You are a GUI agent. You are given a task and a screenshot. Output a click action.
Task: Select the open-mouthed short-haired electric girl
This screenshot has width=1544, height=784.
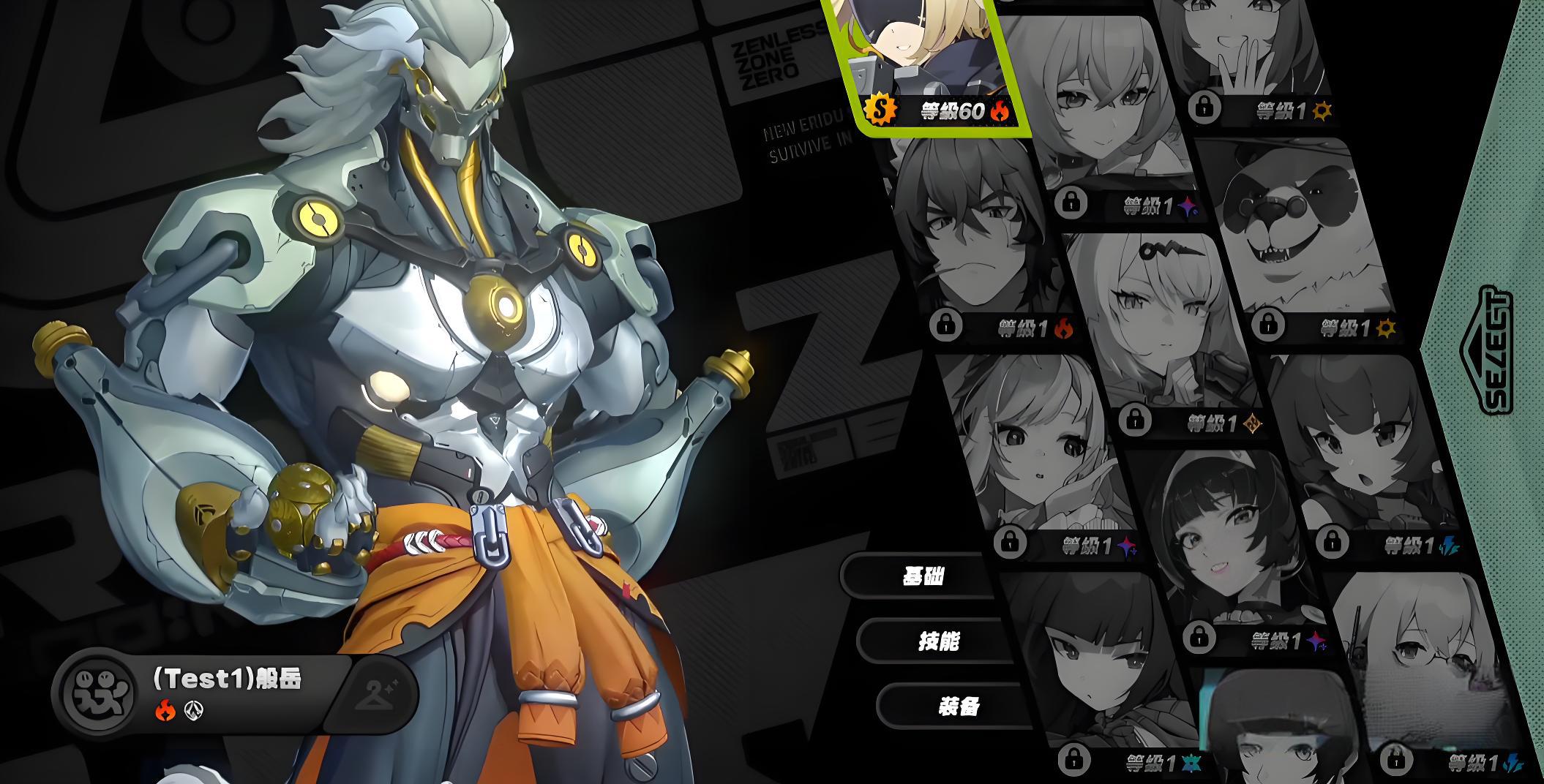click(1361, 453)
